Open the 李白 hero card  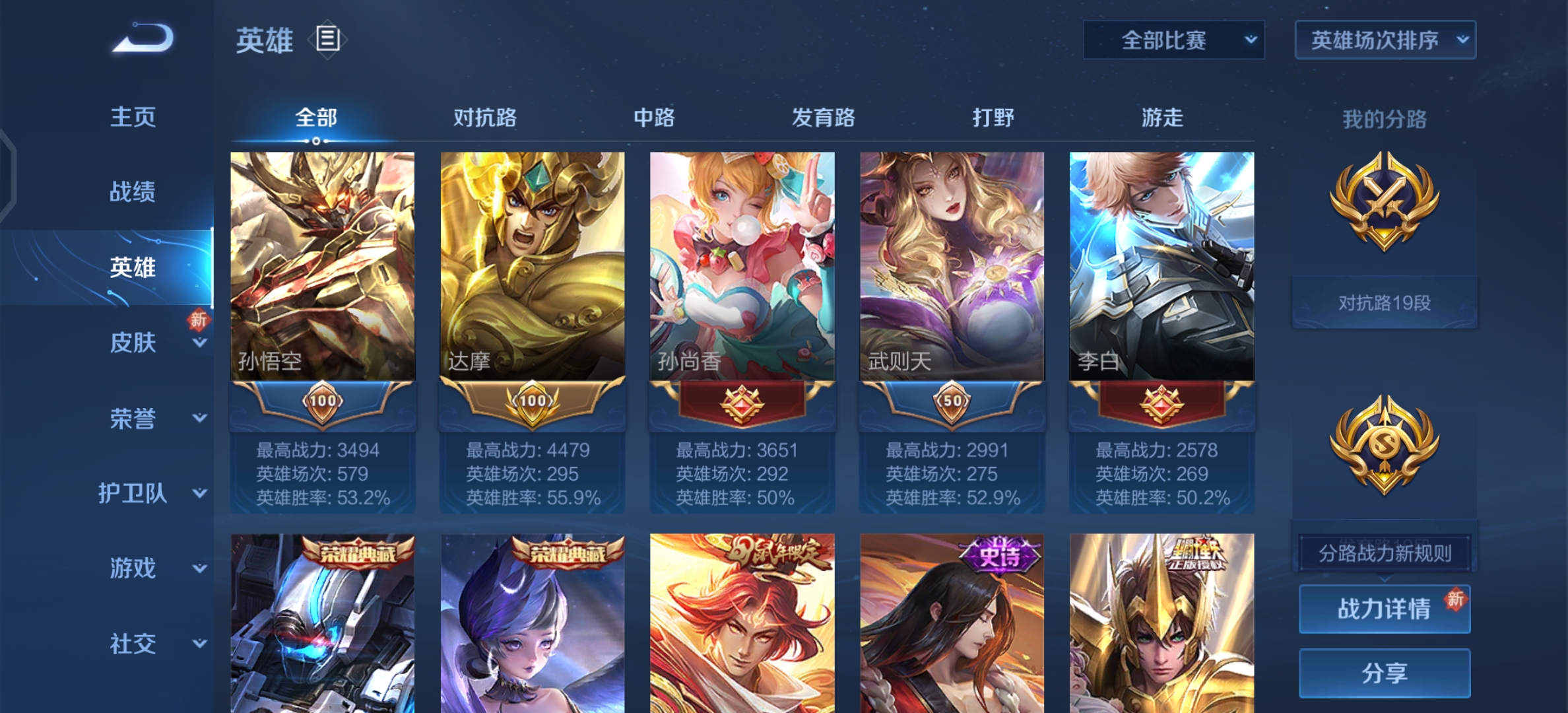point(1160,264)
